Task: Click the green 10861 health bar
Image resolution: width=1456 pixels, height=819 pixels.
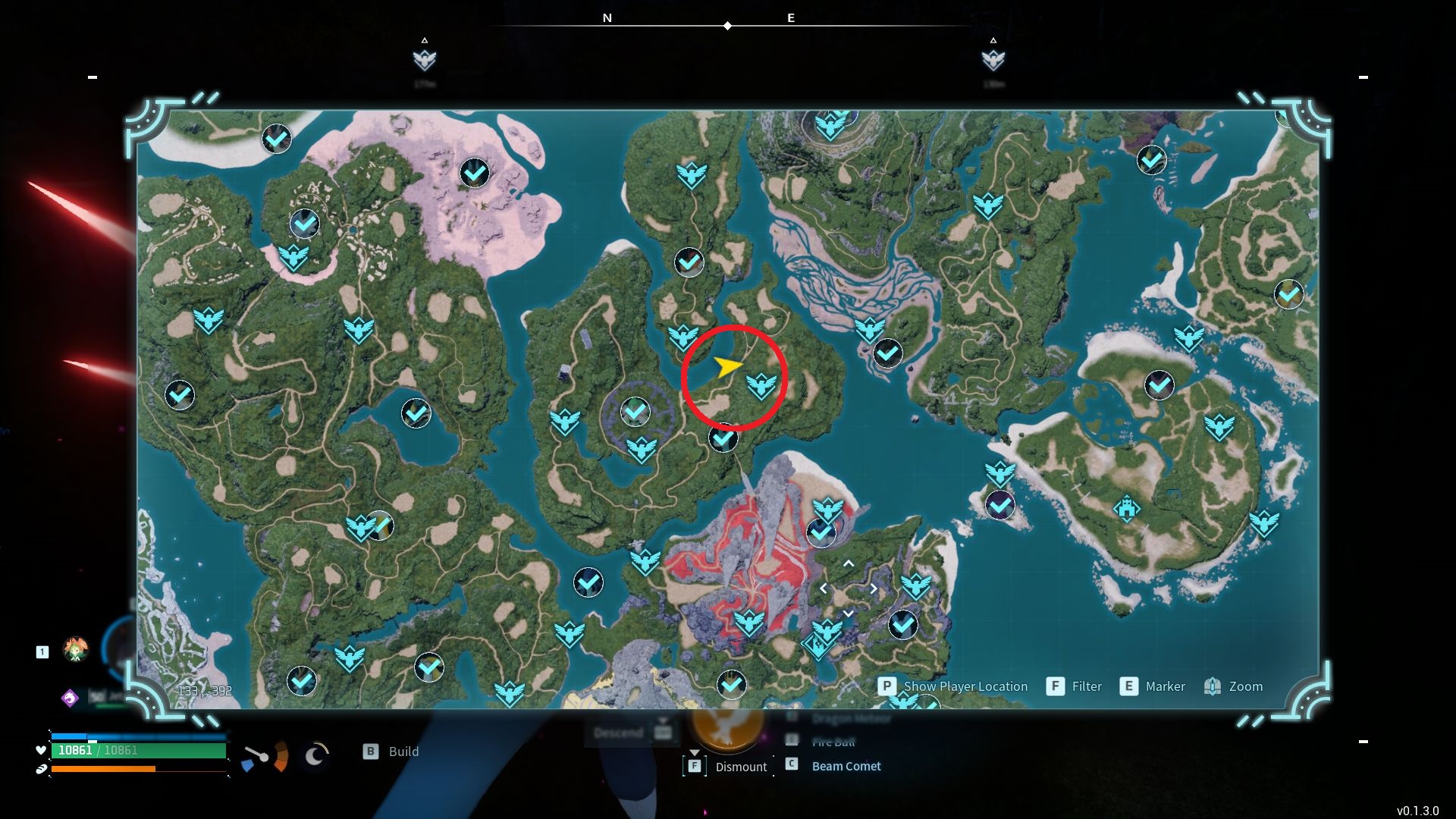Action: 136,751
